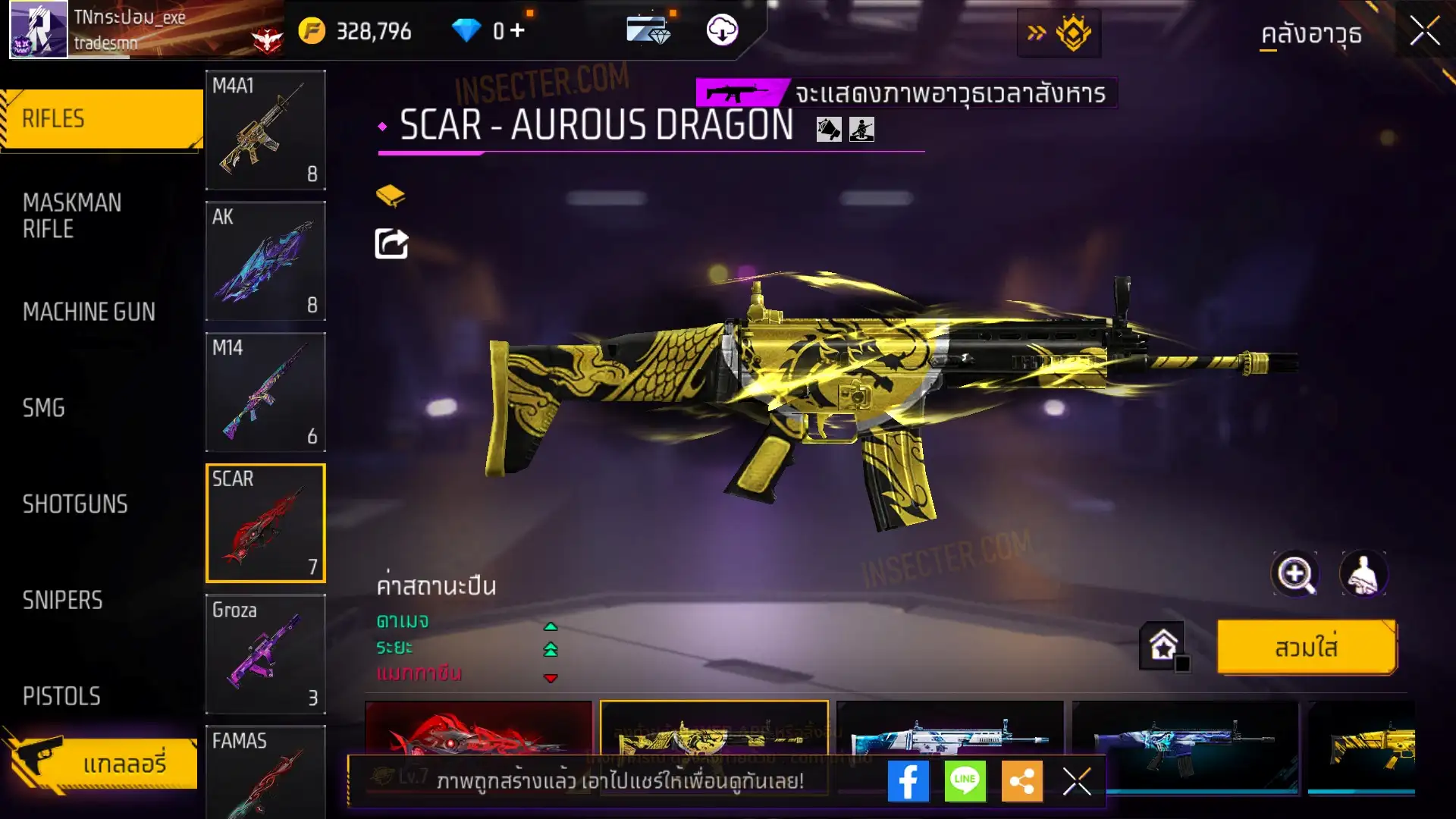Choose the PISTOLS category
This screenshot has height=819, width=1456.
coord(61,696)
